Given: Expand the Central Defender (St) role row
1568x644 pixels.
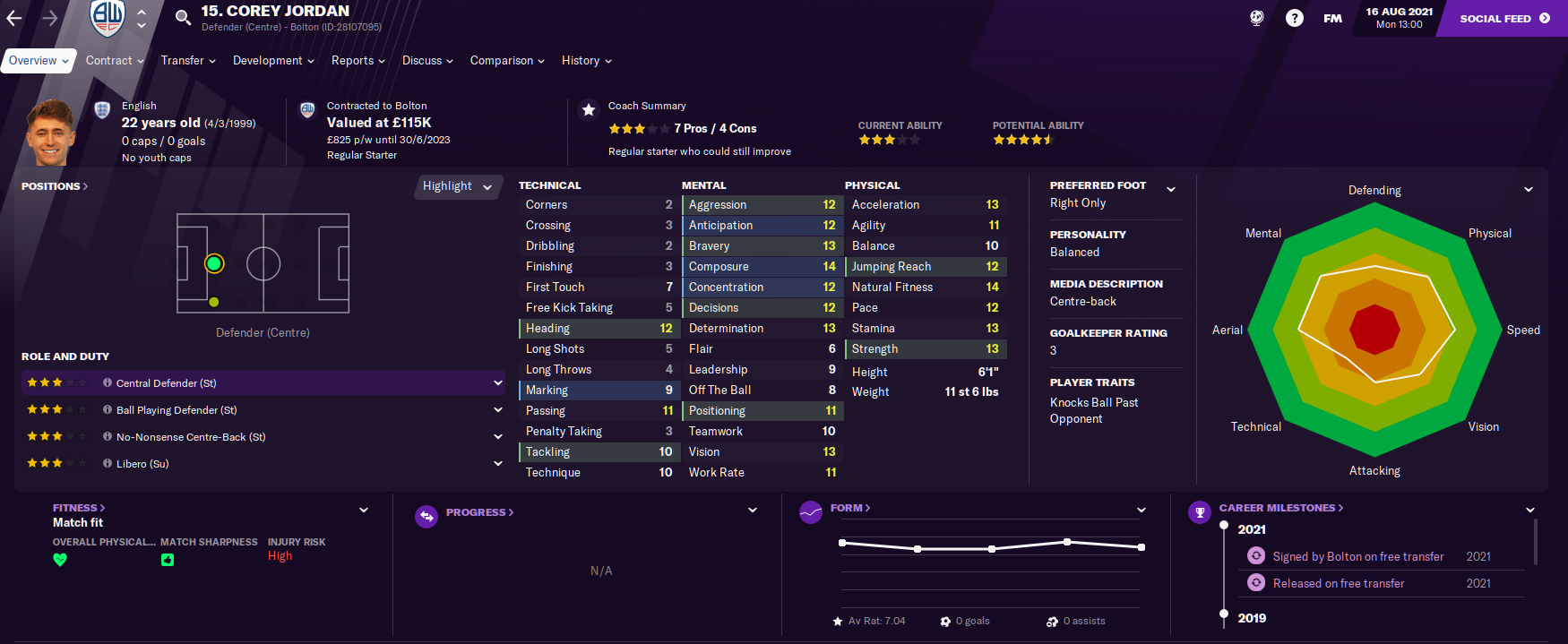Looking at the screenshot, I should tap(498, 382).
